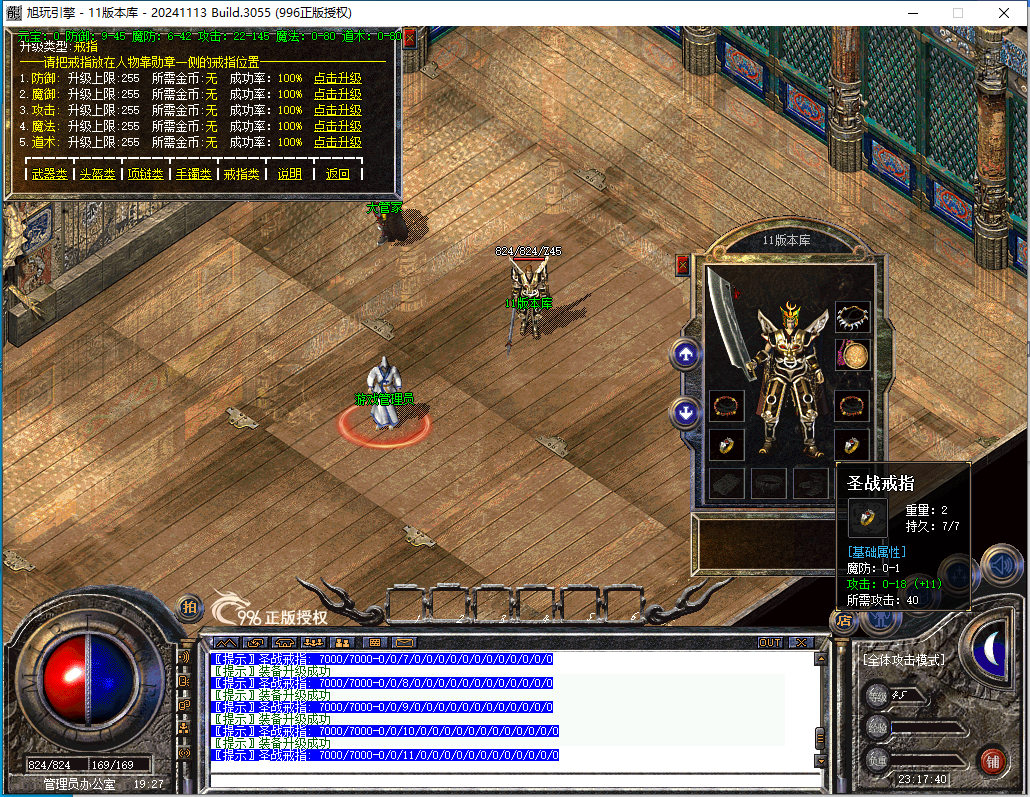Select the equipped necklace slot
This screenshot has height=797, width=1030.
tap(852, 317)
